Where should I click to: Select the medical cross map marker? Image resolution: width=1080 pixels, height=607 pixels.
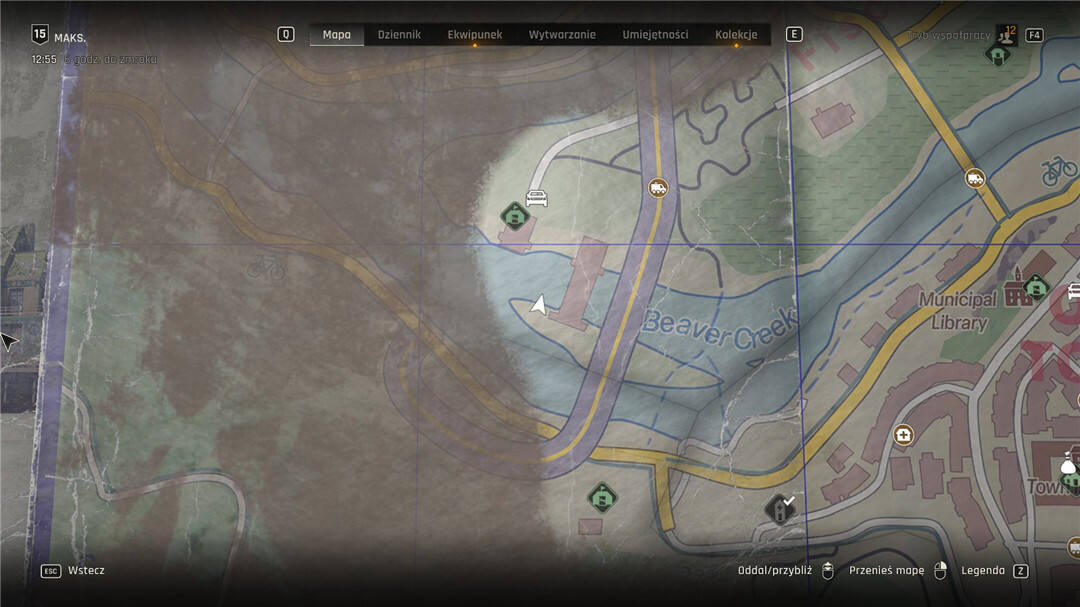point(903,435)
